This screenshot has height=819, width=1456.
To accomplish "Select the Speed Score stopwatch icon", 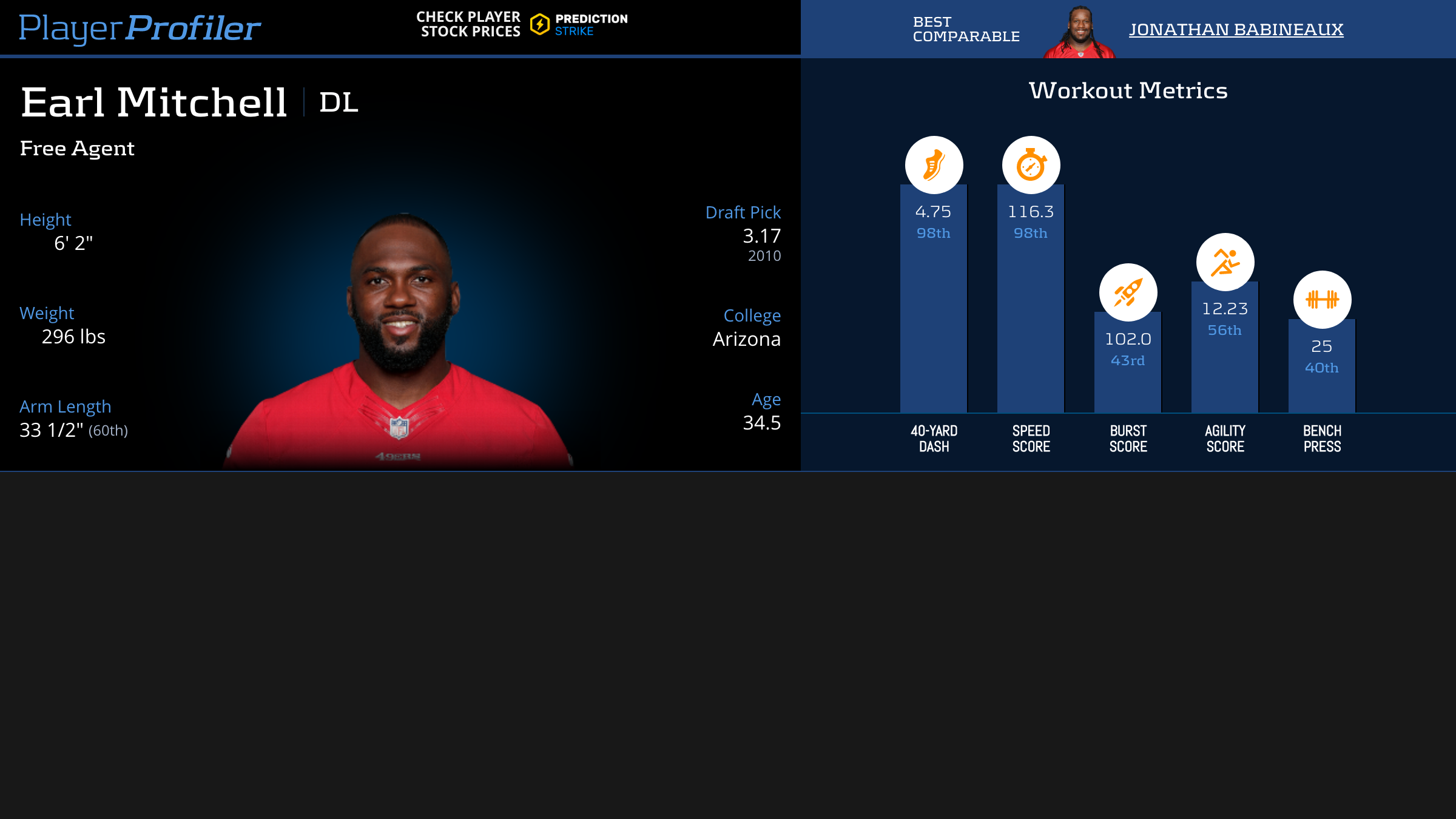I will click(x=1031, y=165).
